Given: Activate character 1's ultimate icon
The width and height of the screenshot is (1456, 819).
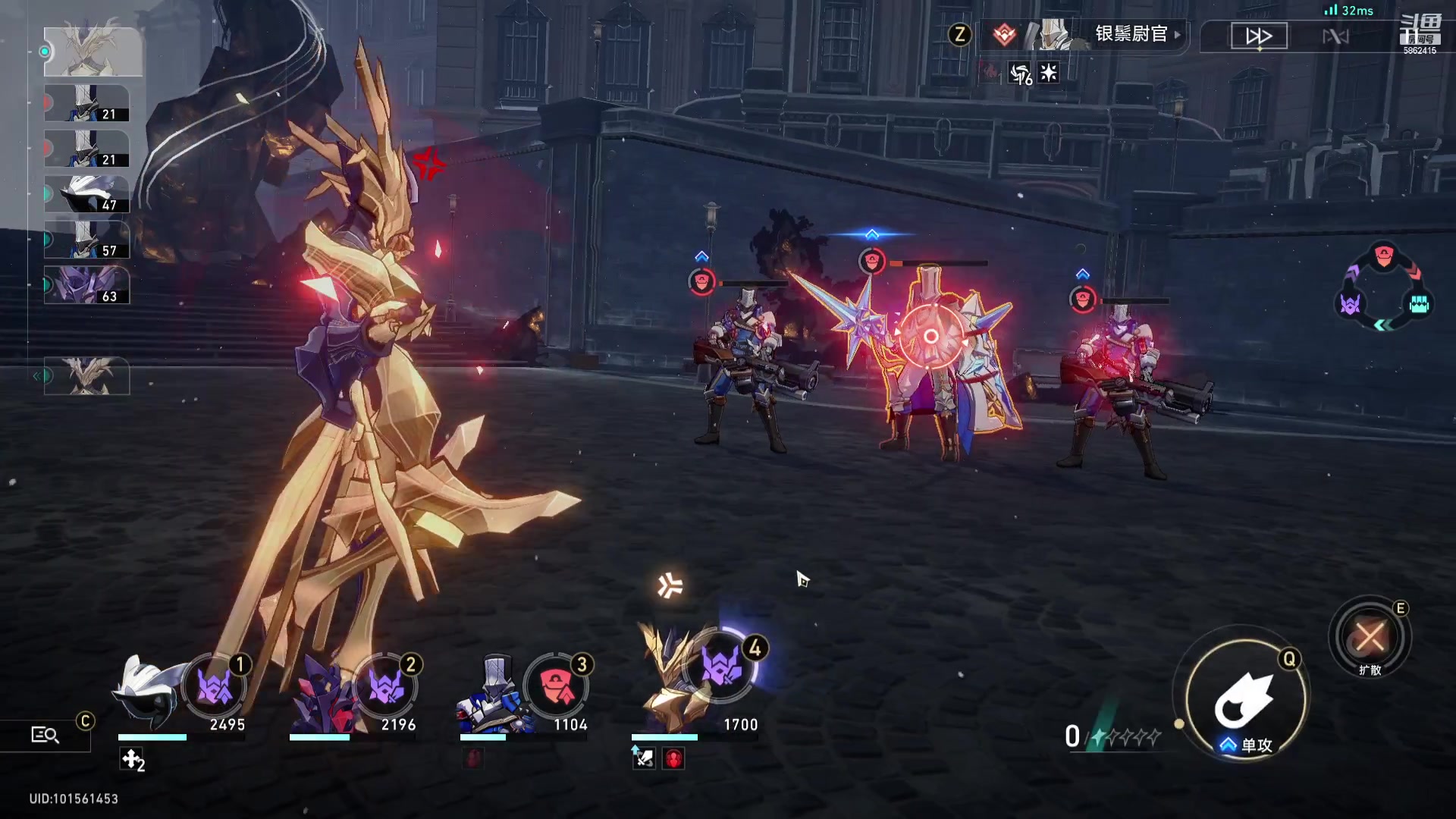Looking at the screenshot, I should pos(215,688).
